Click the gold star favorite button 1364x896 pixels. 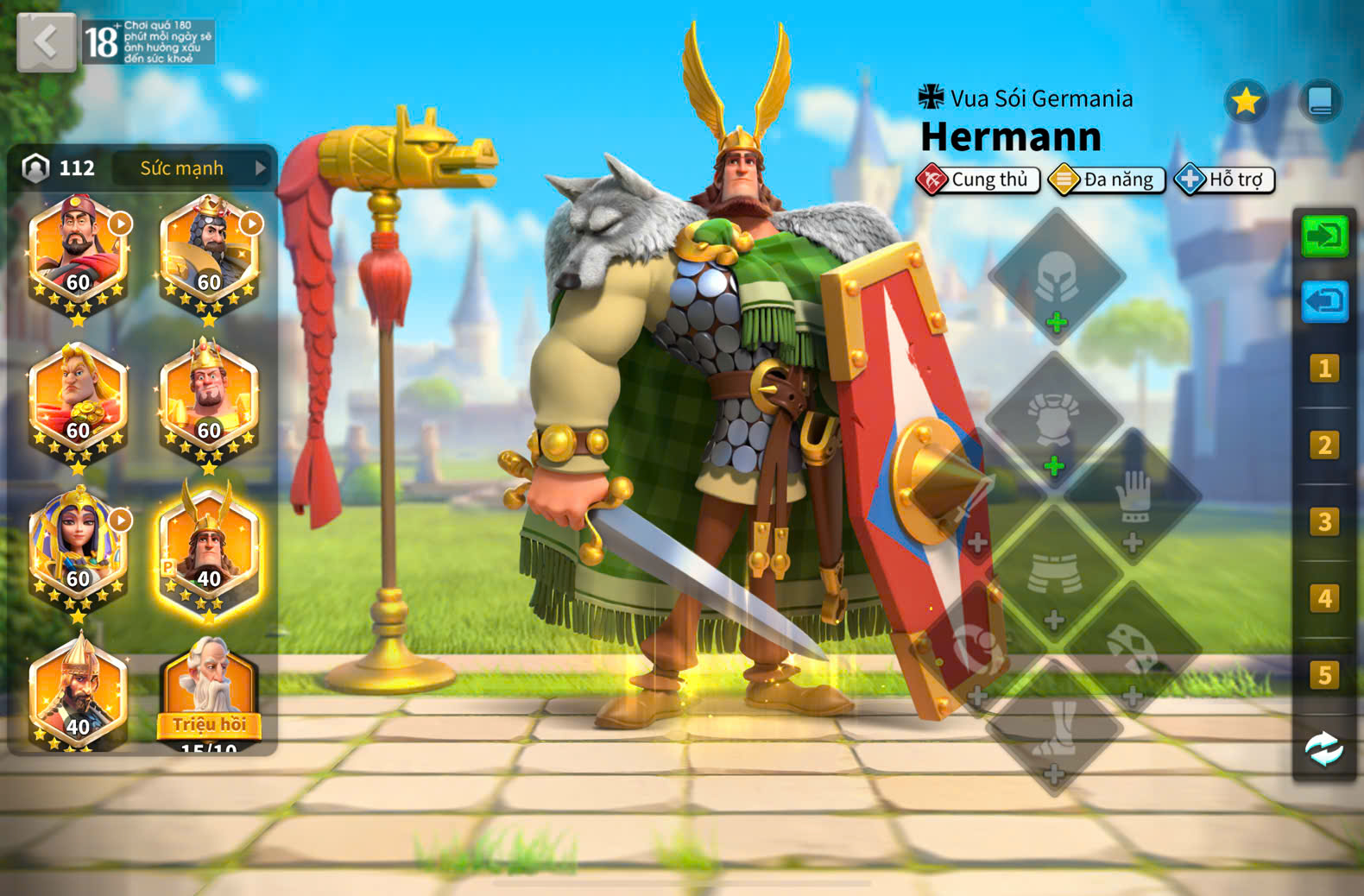tap(1245, 102)
